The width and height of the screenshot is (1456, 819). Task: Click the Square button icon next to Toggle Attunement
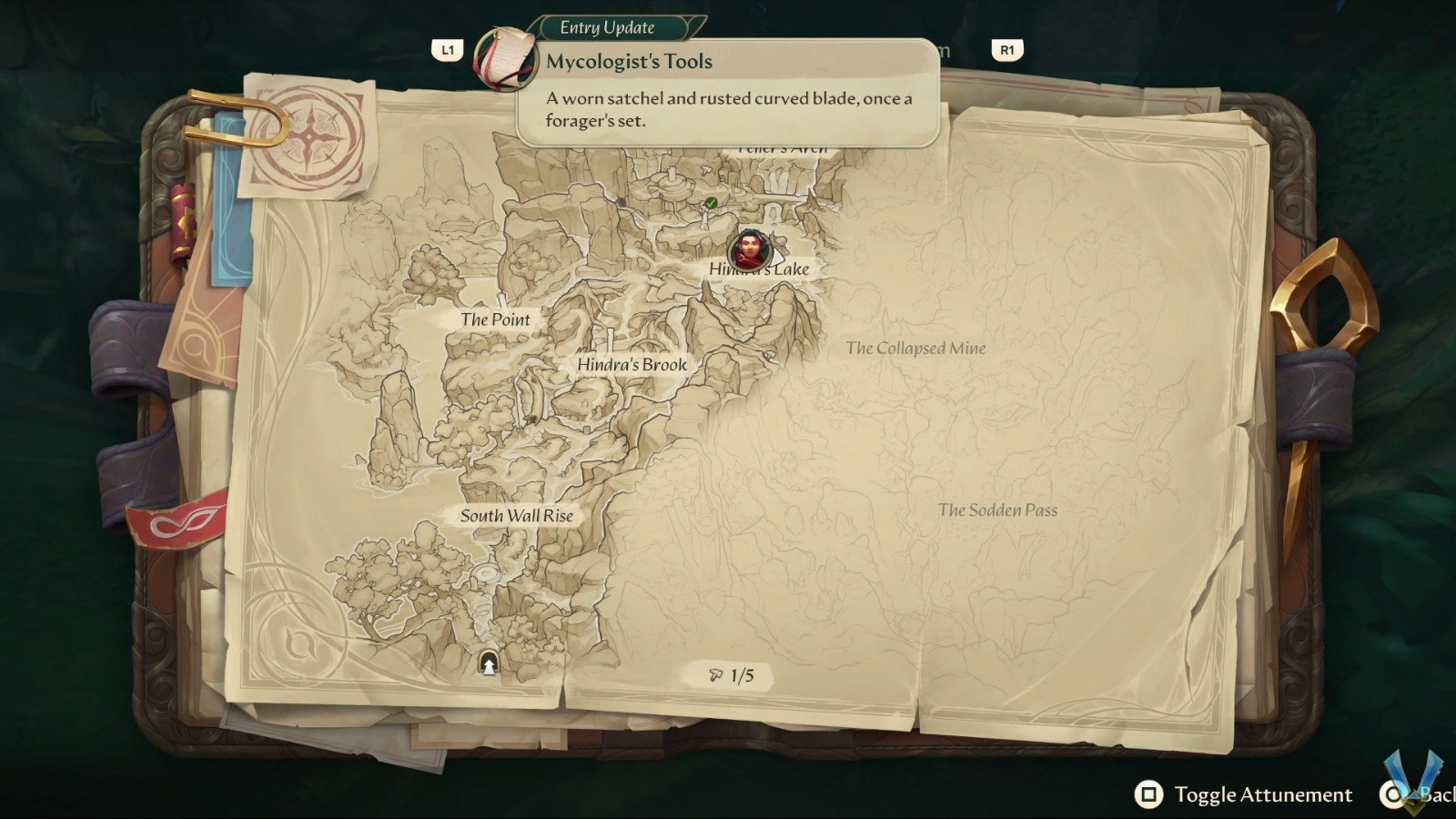pos(1147,794)
